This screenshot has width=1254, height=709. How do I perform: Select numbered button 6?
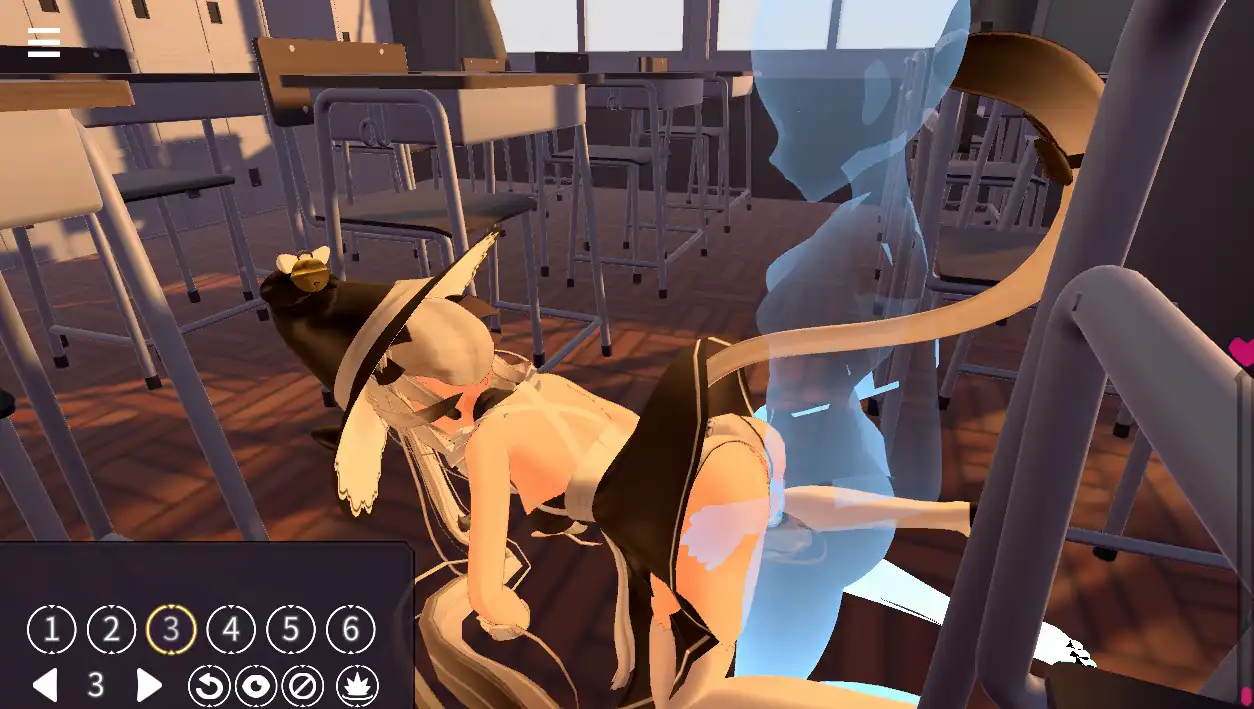click(351, 630)
